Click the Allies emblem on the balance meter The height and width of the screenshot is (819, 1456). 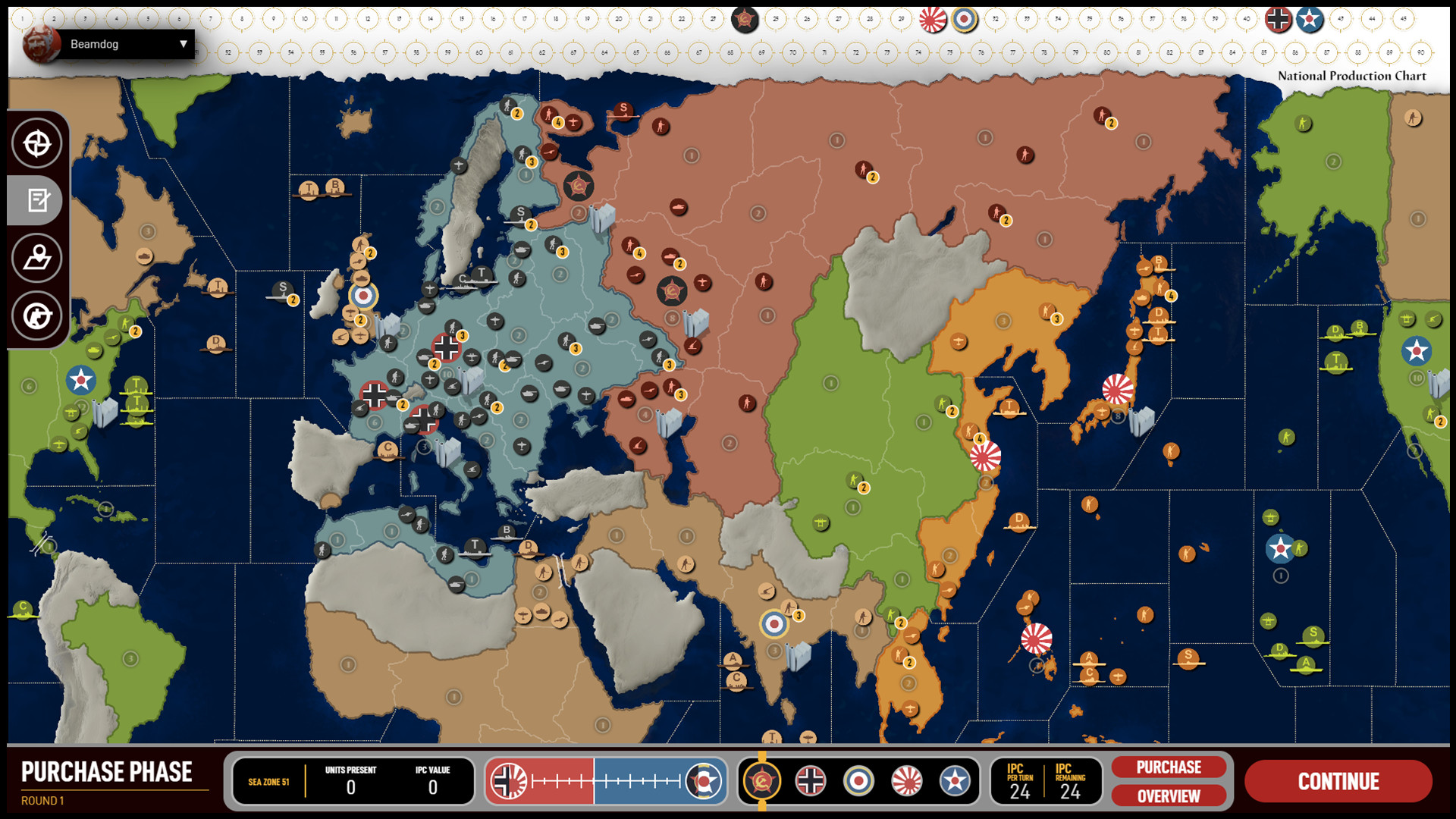point(705,780)
